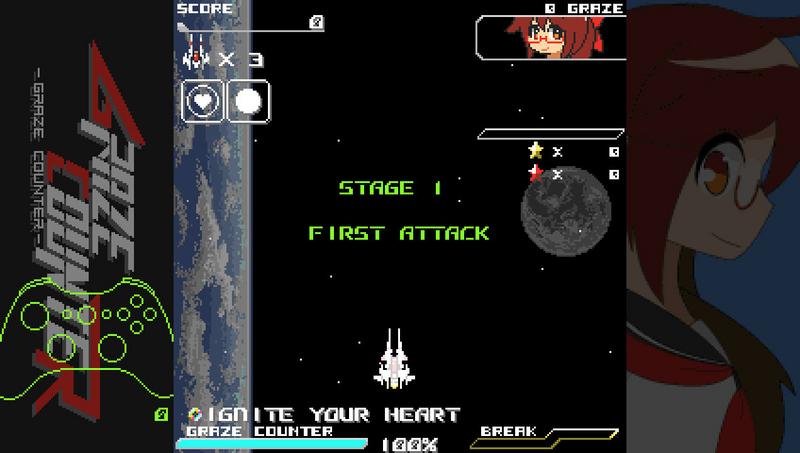Select the heart item slot

pyautogui.click(x=203, y=101)
